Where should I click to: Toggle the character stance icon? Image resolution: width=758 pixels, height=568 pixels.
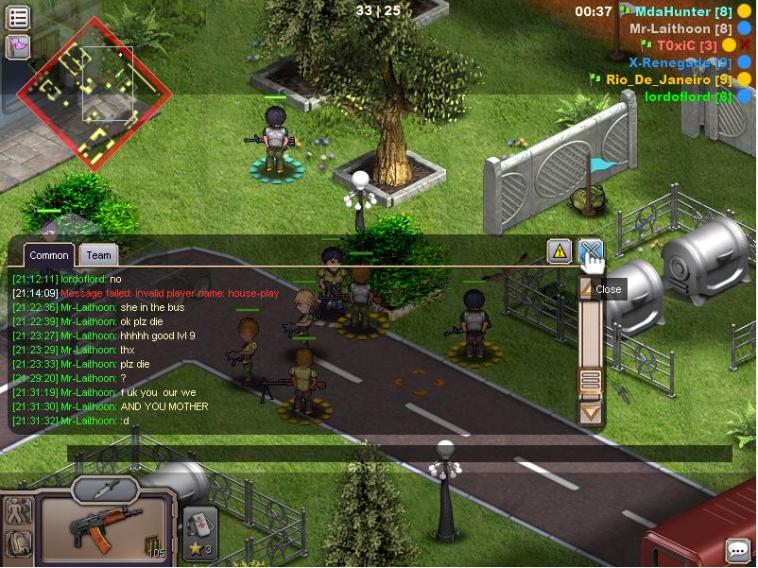(18, 510)
